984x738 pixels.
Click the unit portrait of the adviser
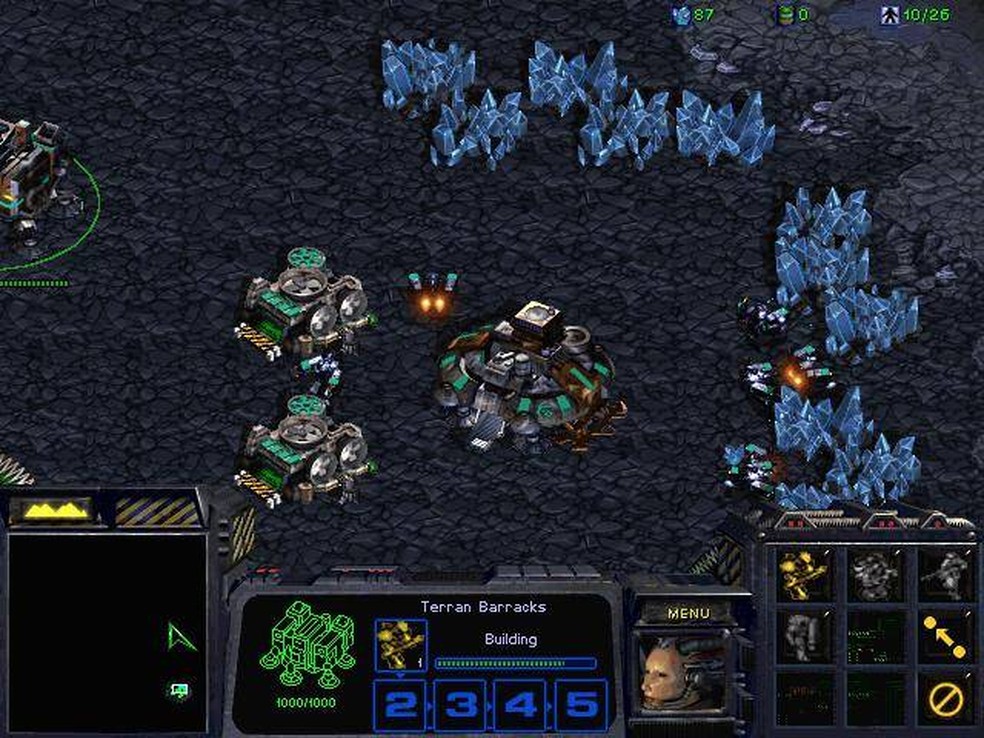point(680,673)
